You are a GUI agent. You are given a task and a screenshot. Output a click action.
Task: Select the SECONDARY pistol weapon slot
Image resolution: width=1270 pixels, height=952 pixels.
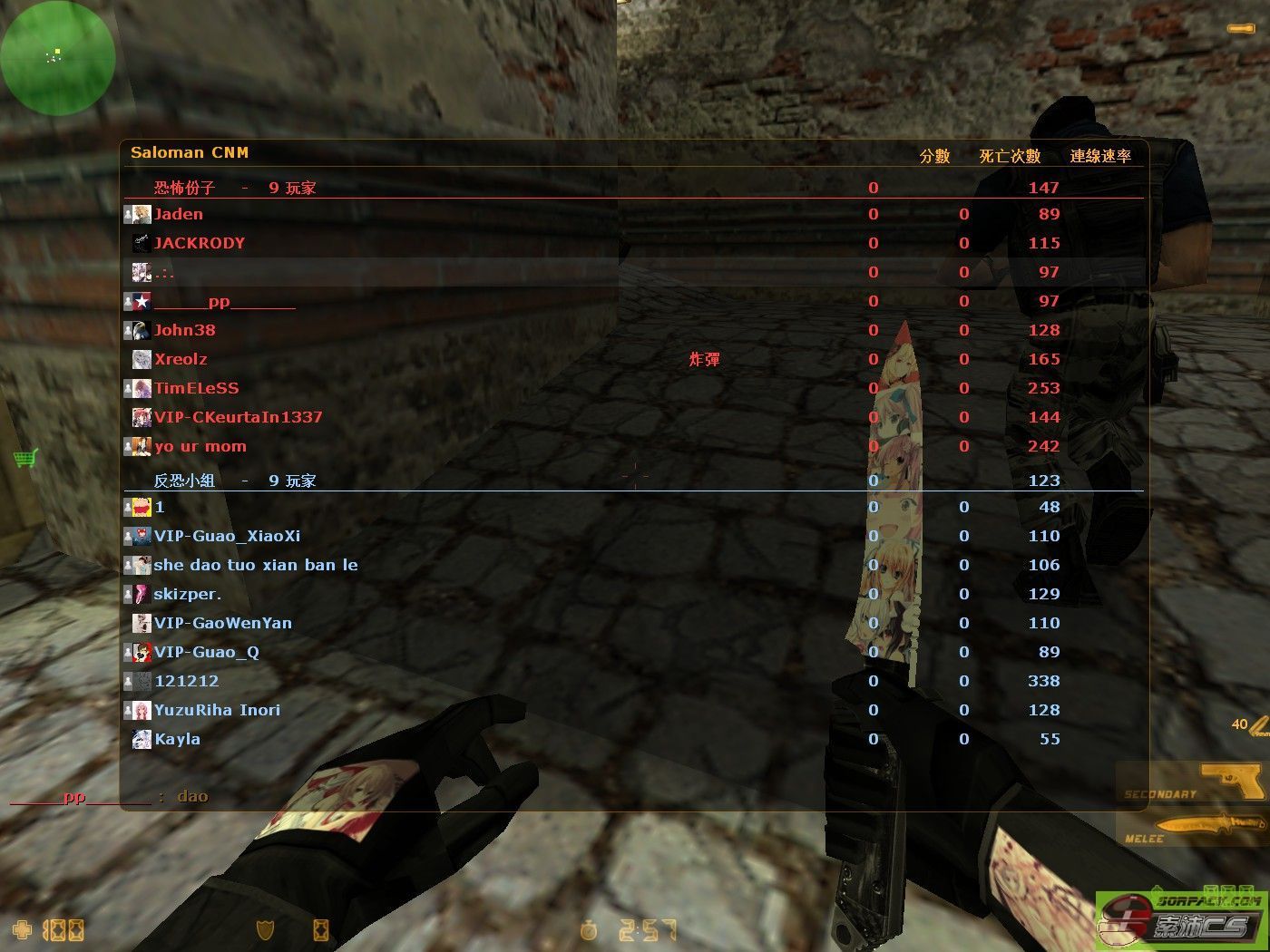tap(1192, 782)
